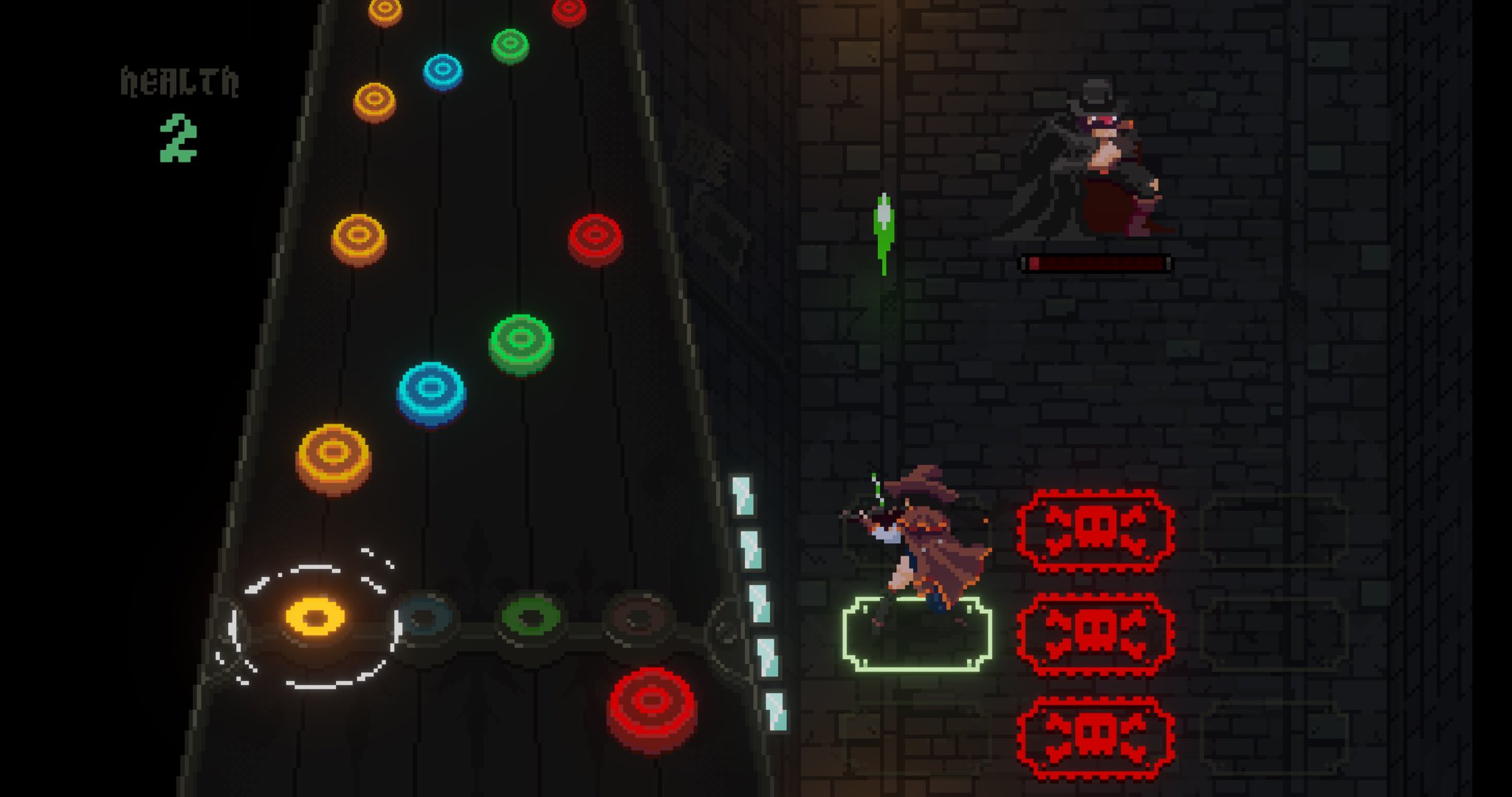The height and width of the screenshot is (797, 1512).
Task: Trigger the dim red fret button
Action: click(x=639, y=618)
